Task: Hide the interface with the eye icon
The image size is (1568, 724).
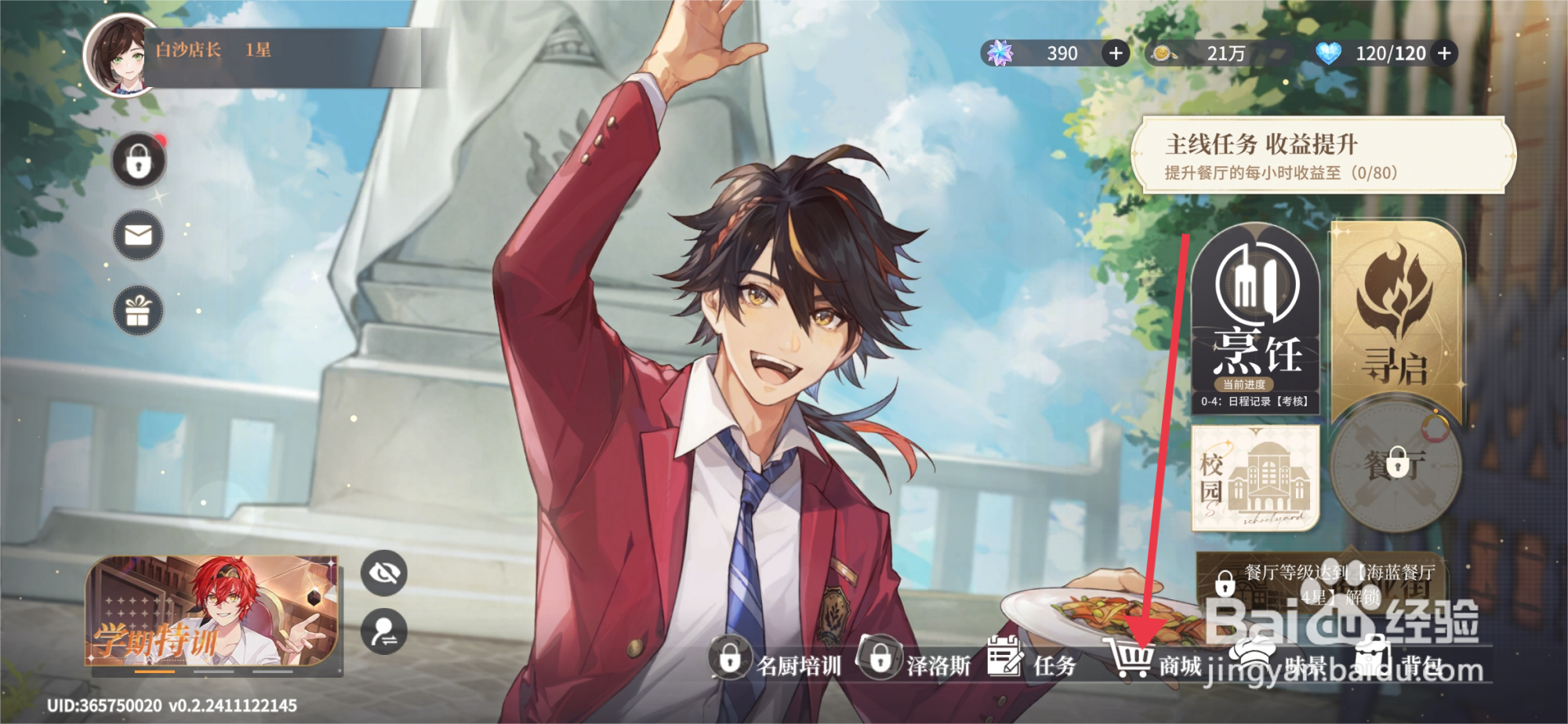Action: pos(384,573)
